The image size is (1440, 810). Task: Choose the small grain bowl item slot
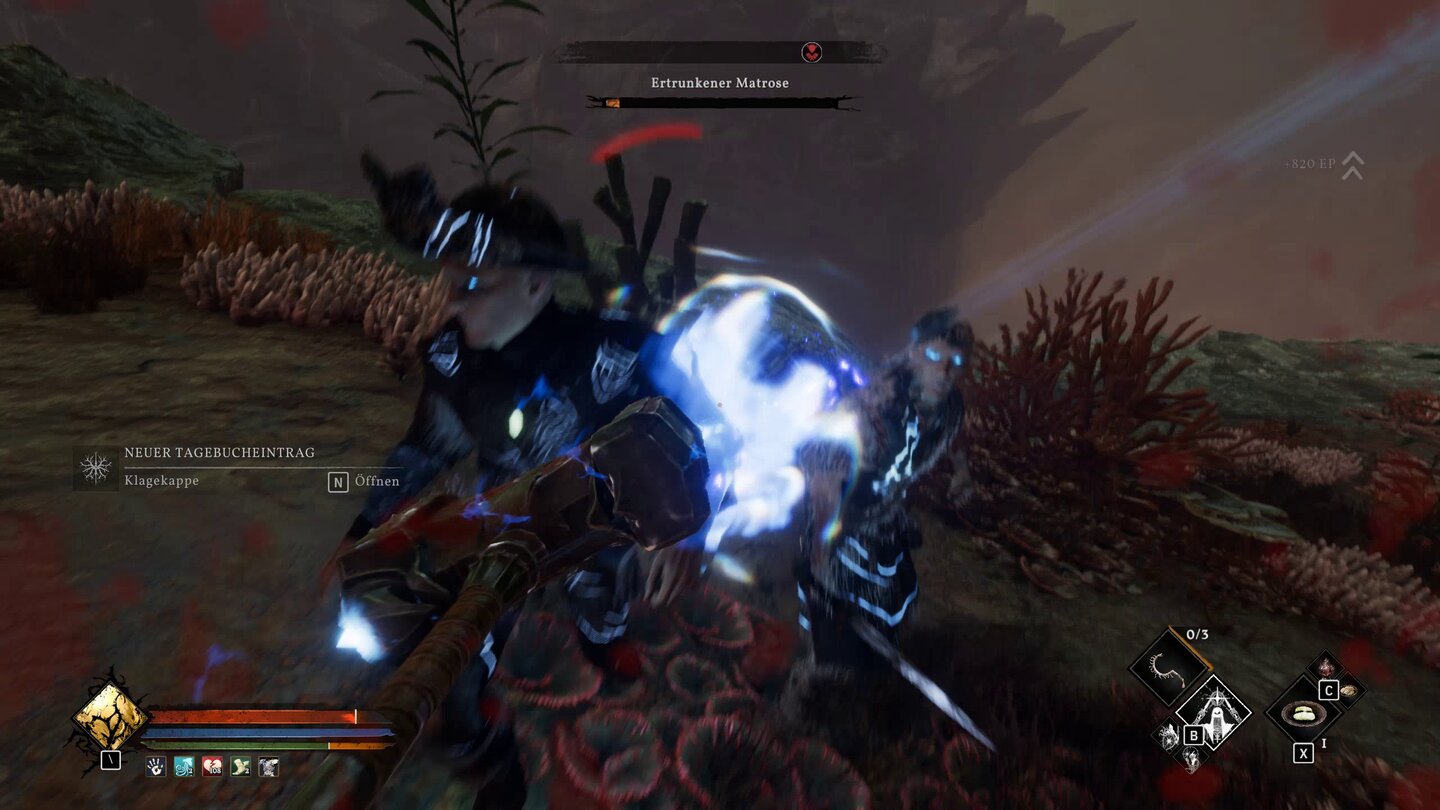1350,690
